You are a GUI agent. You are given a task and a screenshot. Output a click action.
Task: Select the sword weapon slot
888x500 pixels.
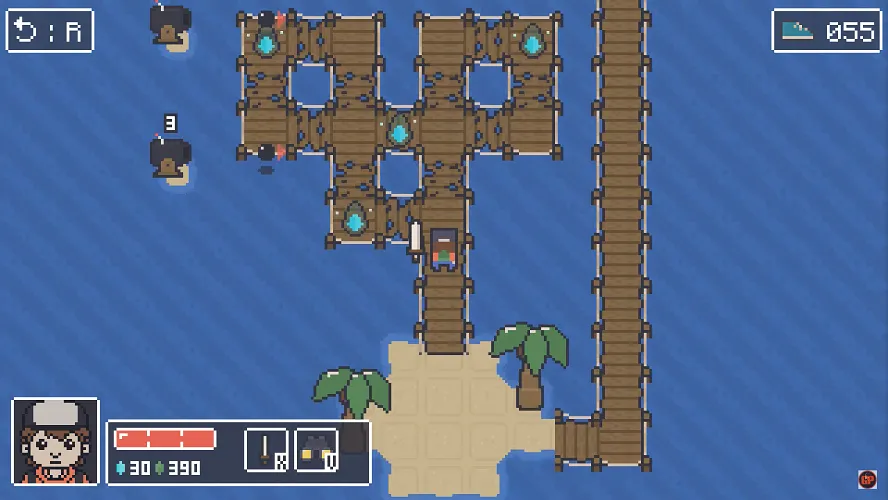pyautogui.click(x=266, y=450)
